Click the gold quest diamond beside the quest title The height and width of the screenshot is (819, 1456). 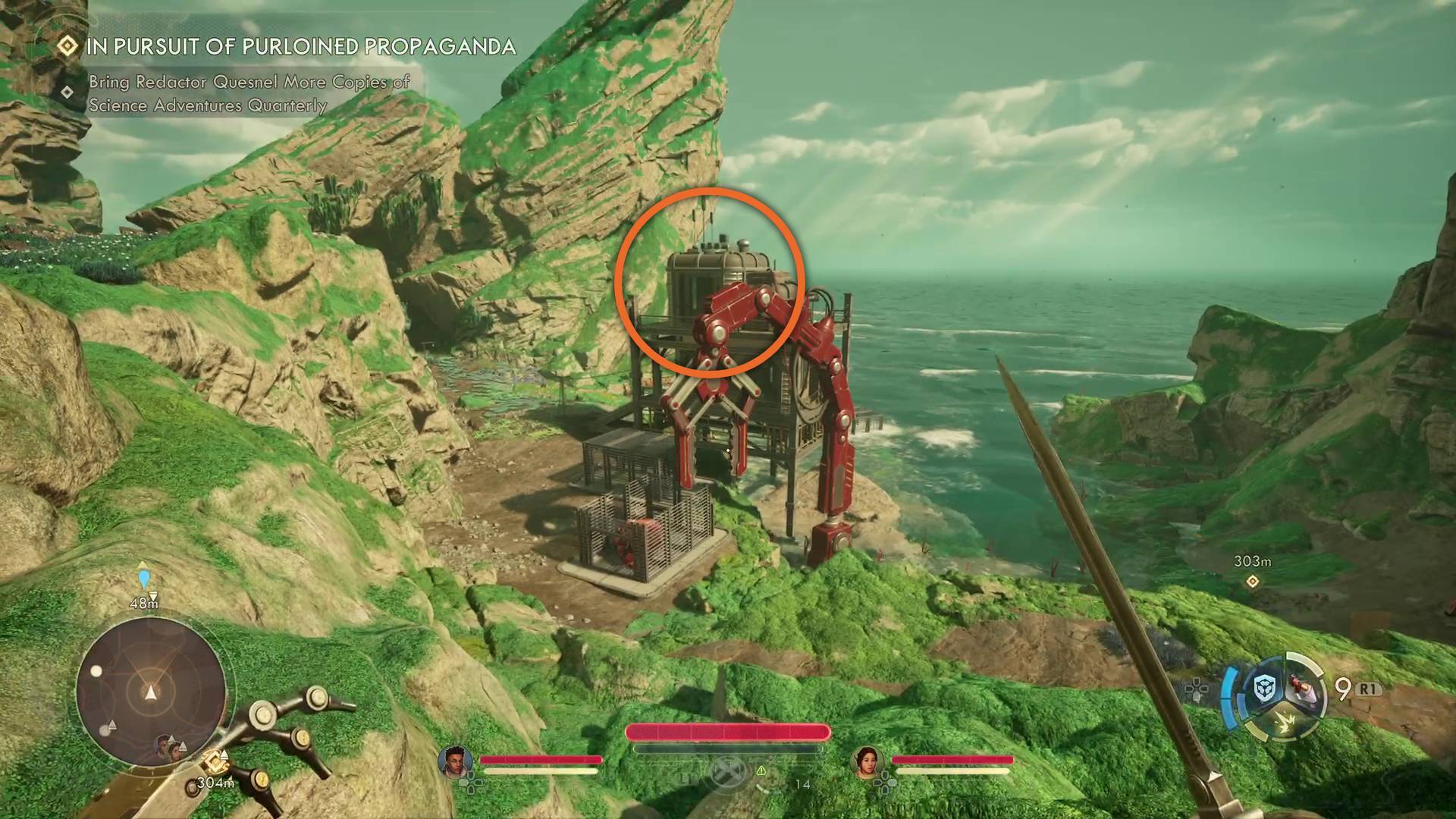[x=67, y=47]
